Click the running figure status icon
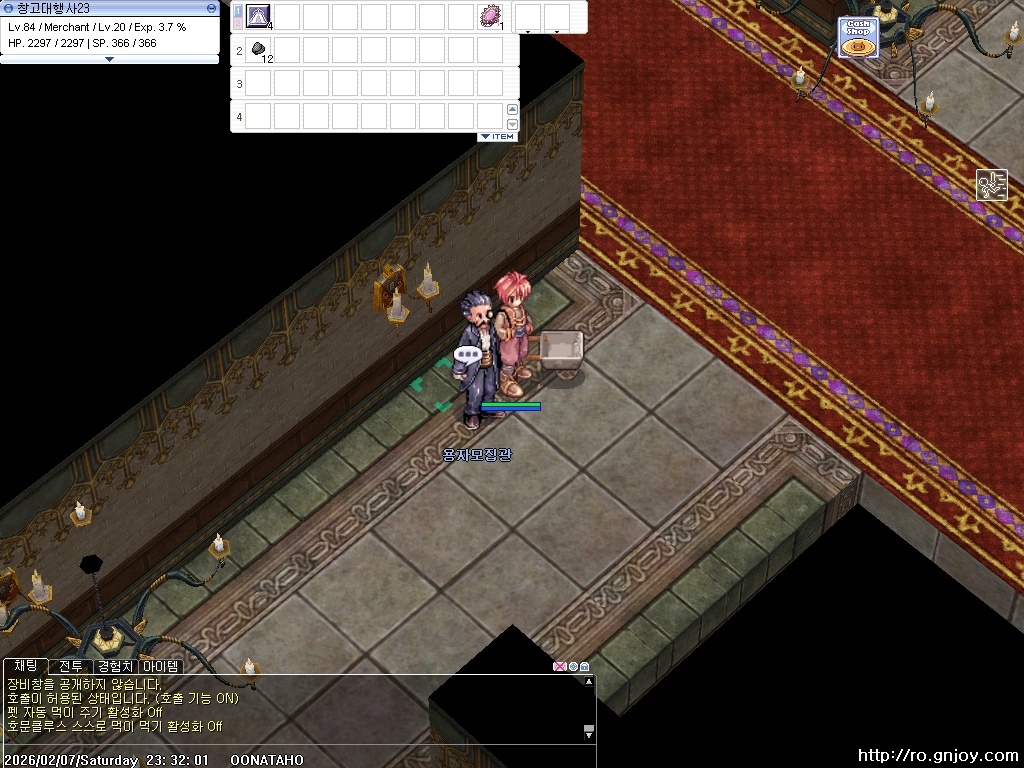Viewport: 1024px width, 768px height. (991, 185)
